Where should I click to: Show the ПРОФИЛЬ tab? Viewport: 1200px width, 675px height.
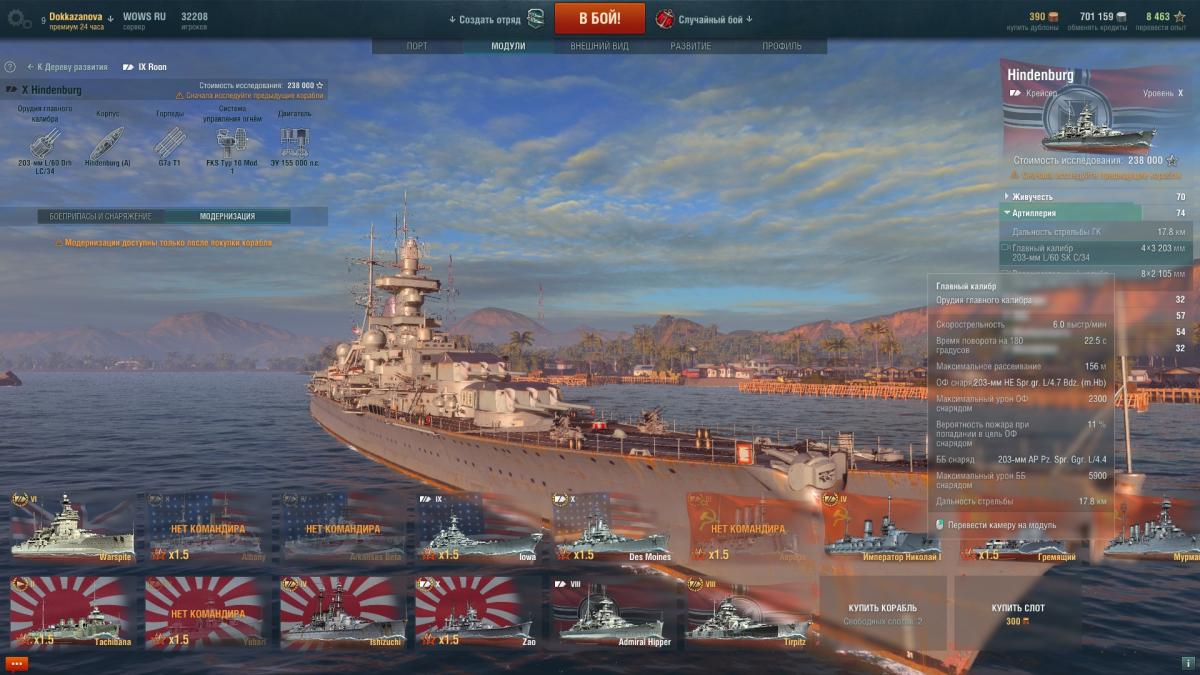(x=781, y=47)
